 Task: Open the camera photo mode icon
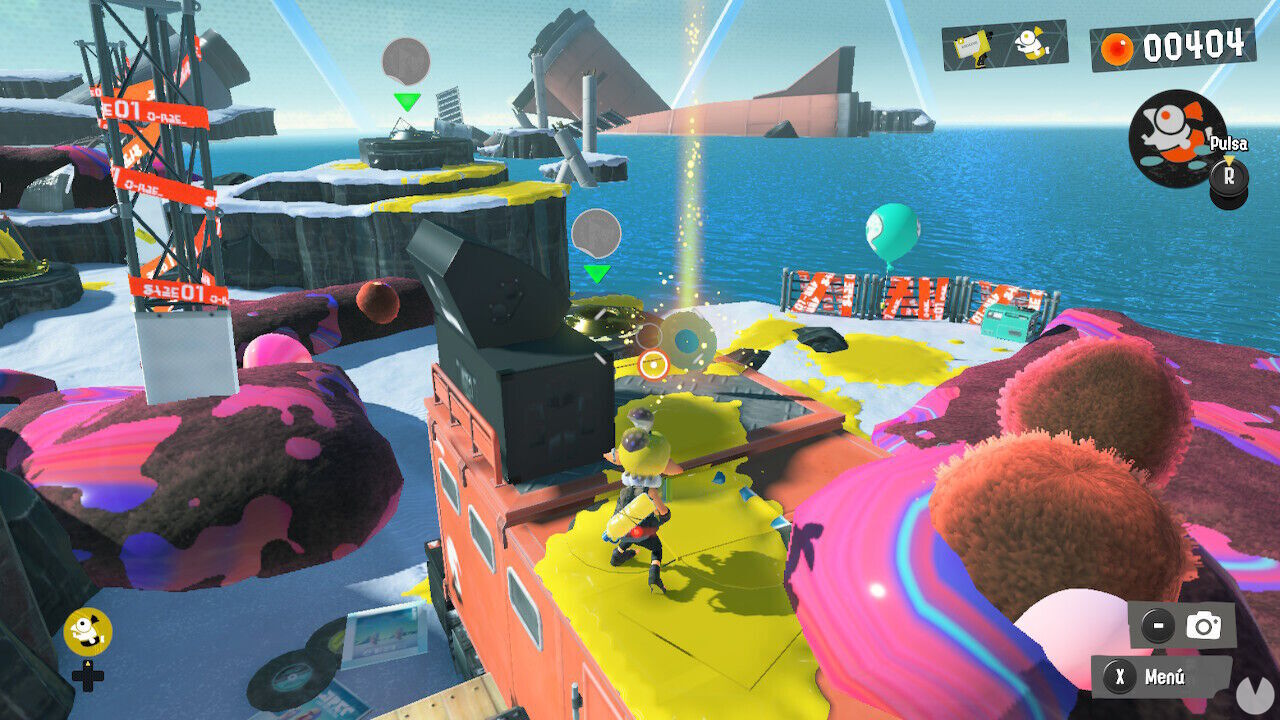point(1203,624)
